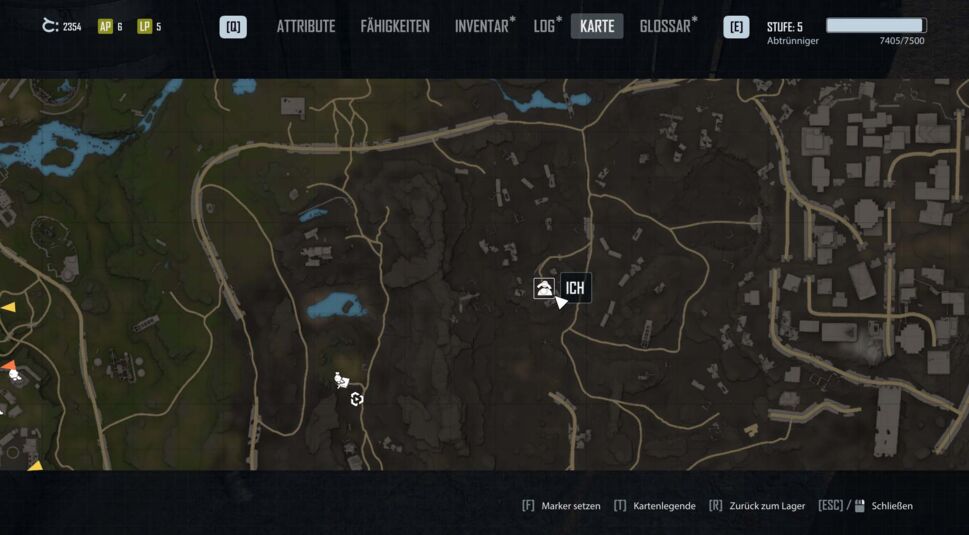This screenshot has height=535, width=969.
Task: Select the hexagonal teleporter marker on the map
Action: 357,400
